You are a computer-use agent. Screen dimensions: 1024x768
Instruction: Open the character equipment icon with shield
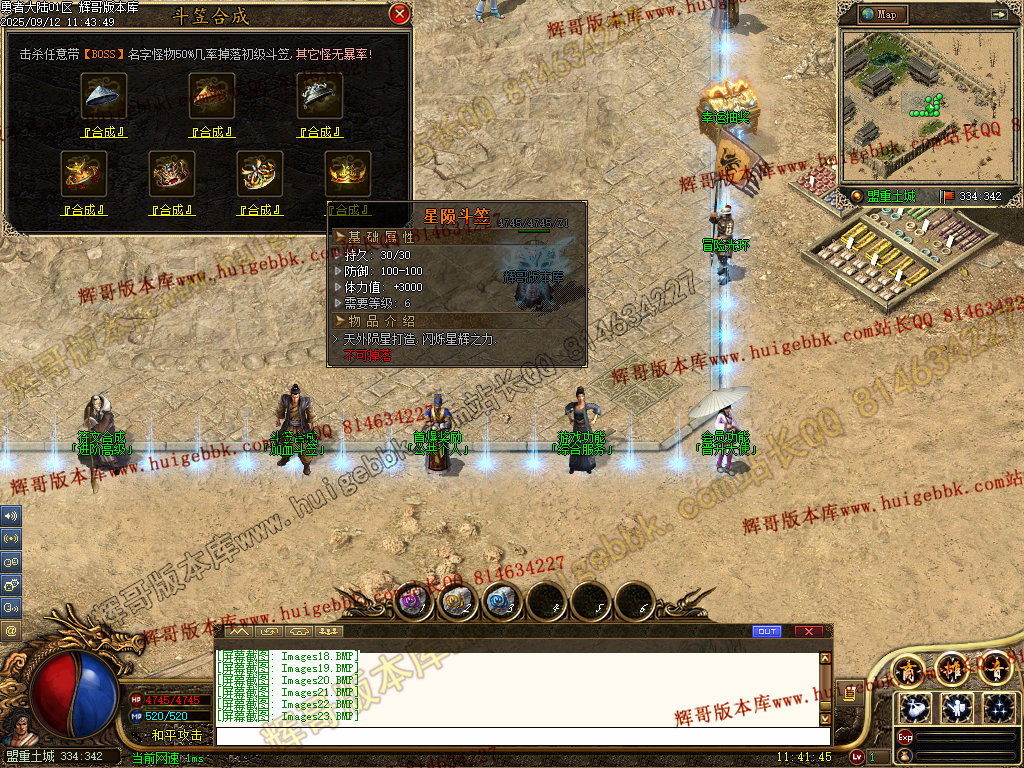click(958, 708)
